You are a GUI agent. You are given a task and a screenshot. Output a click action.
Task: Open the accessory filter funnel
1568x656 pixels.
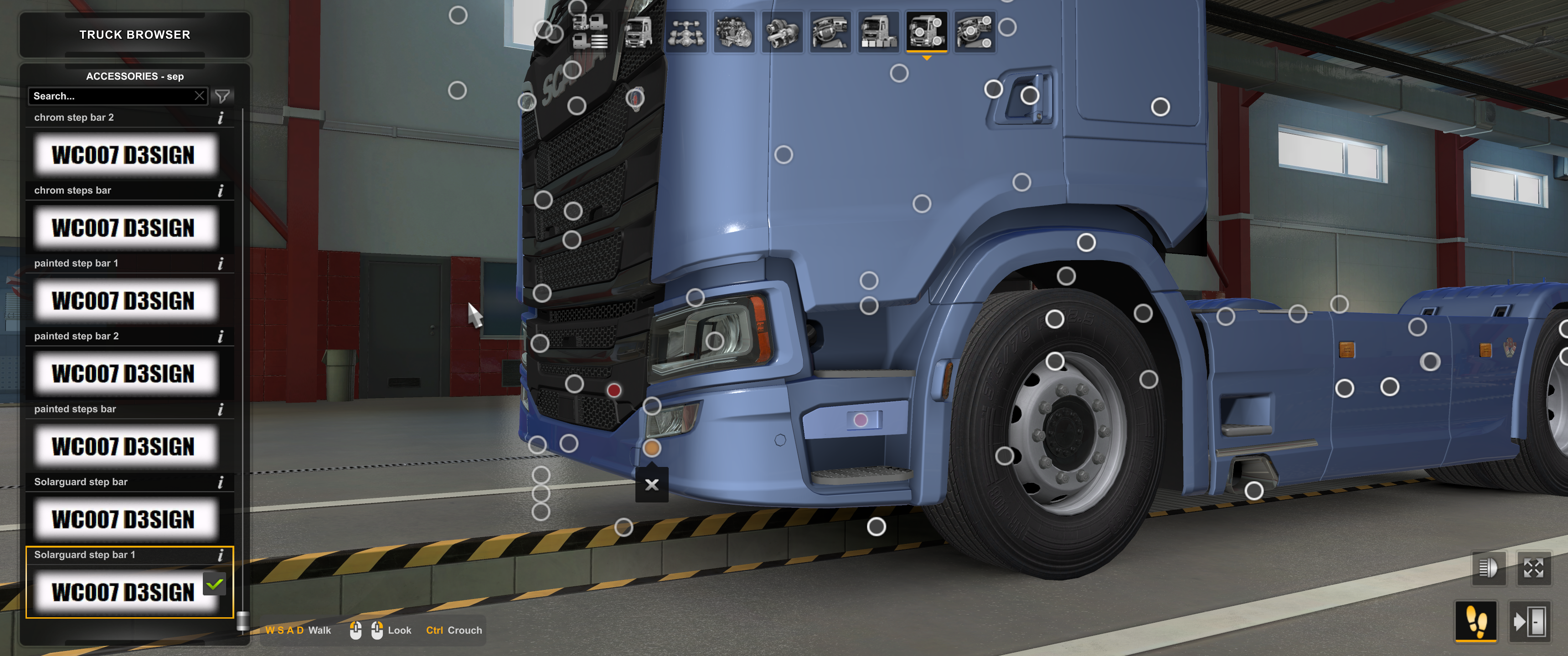[223, 96]
